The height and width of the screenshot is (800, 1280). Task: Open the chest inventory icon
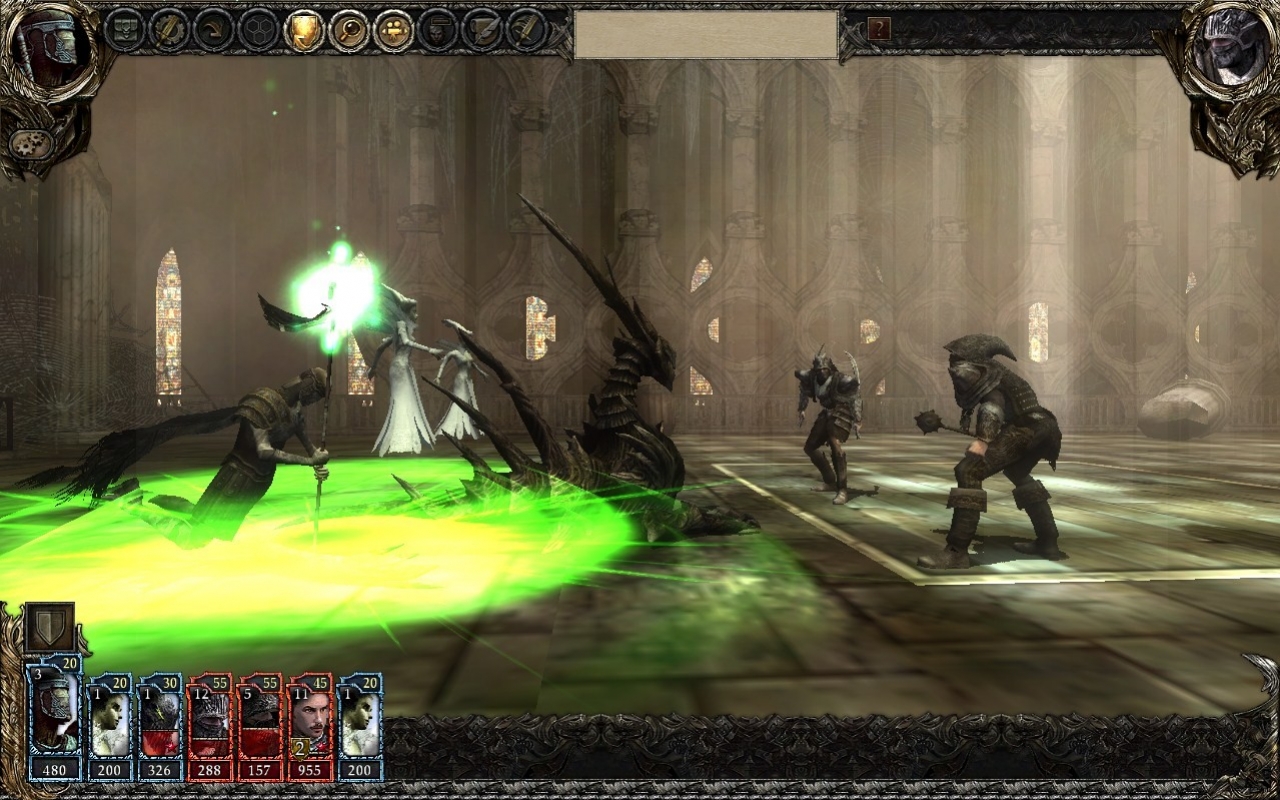(124, 30)
